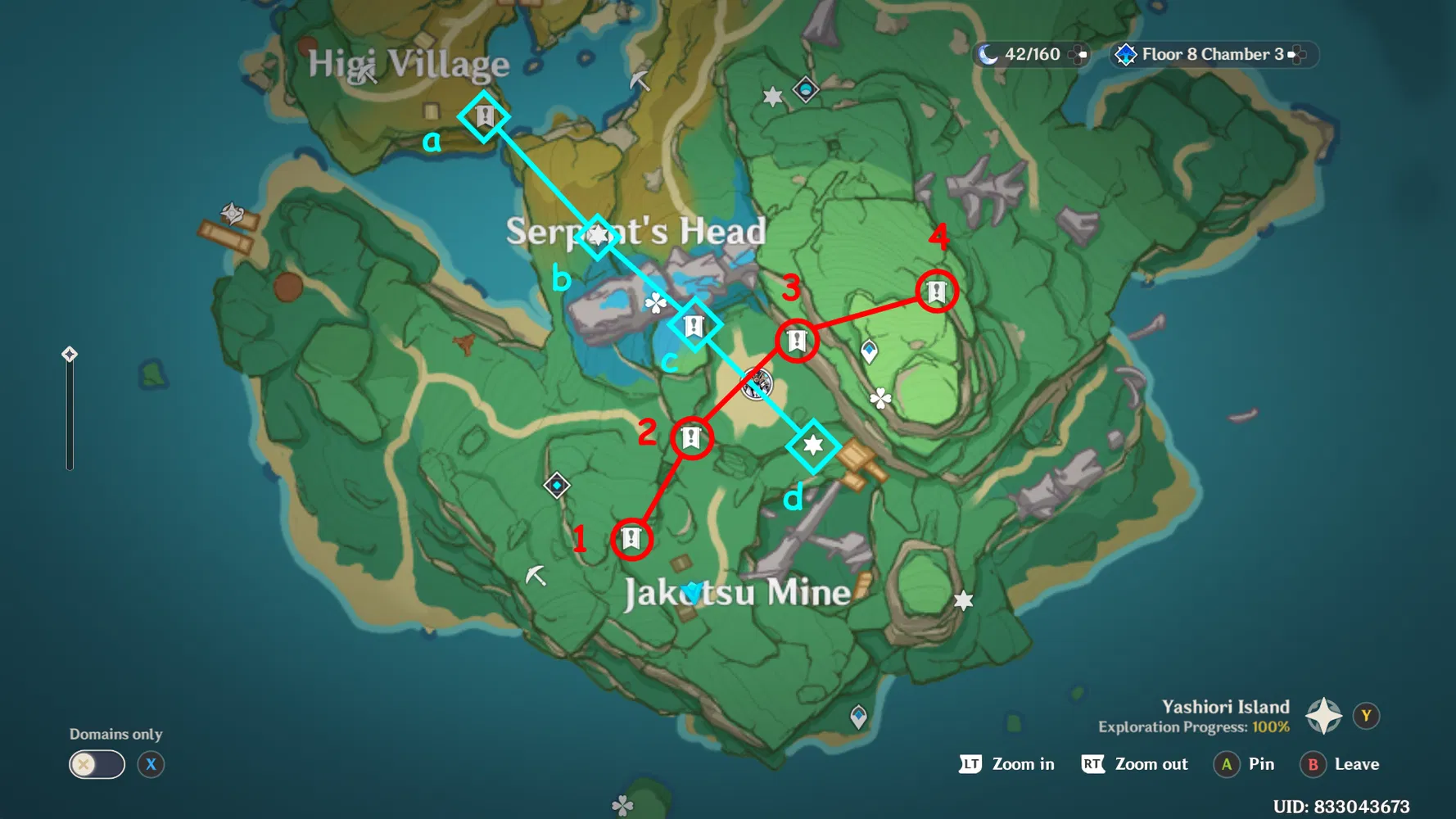Select the star marker "b" at Serpent's Head
Viewport: 1456px width, 819px height.
[597, 235]
